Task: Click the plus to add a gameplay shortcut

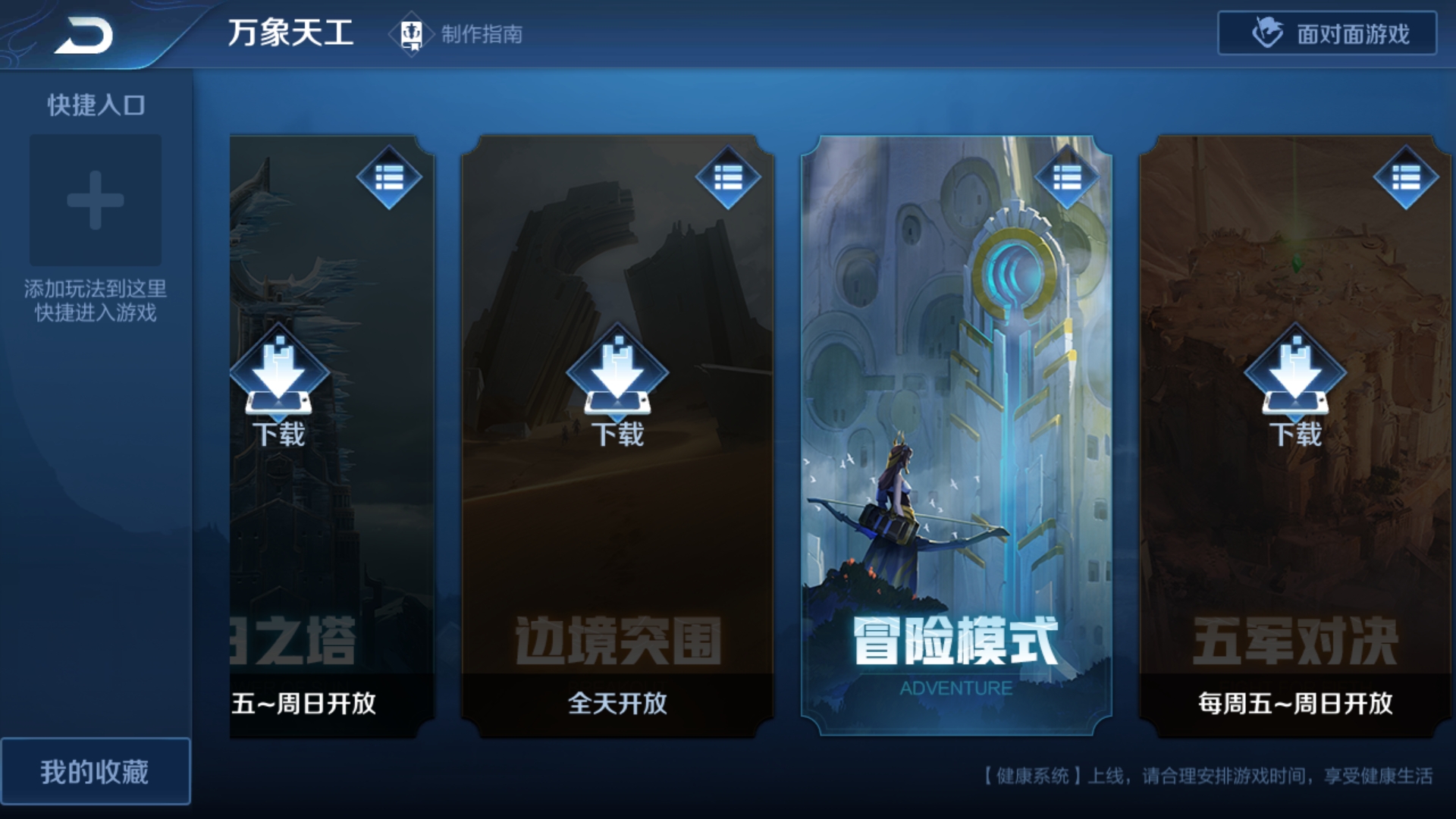Action: click(96, 200)
